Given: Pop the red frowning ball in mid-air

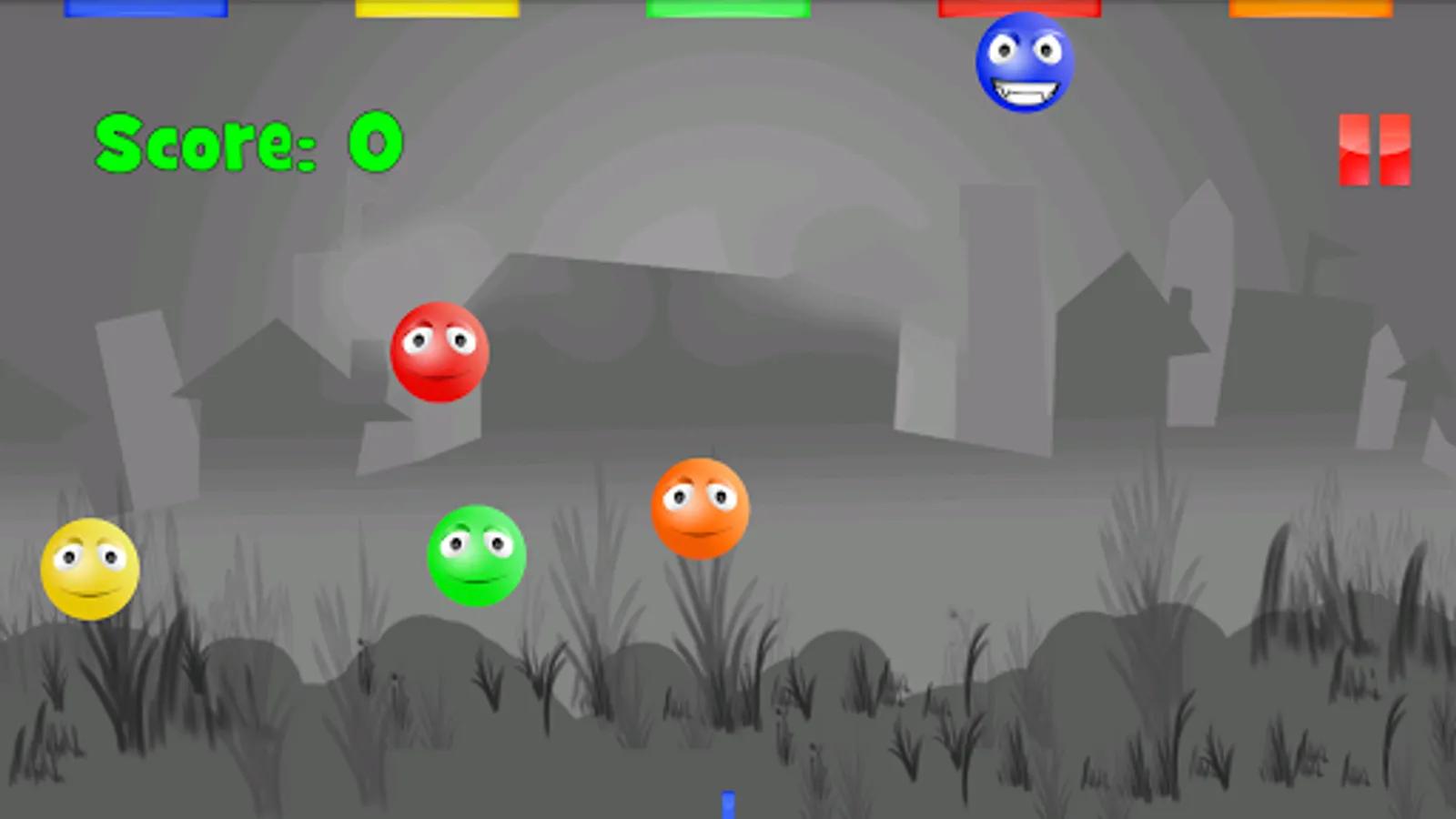Looking at the screenshot, I should [x=440, y=353].
